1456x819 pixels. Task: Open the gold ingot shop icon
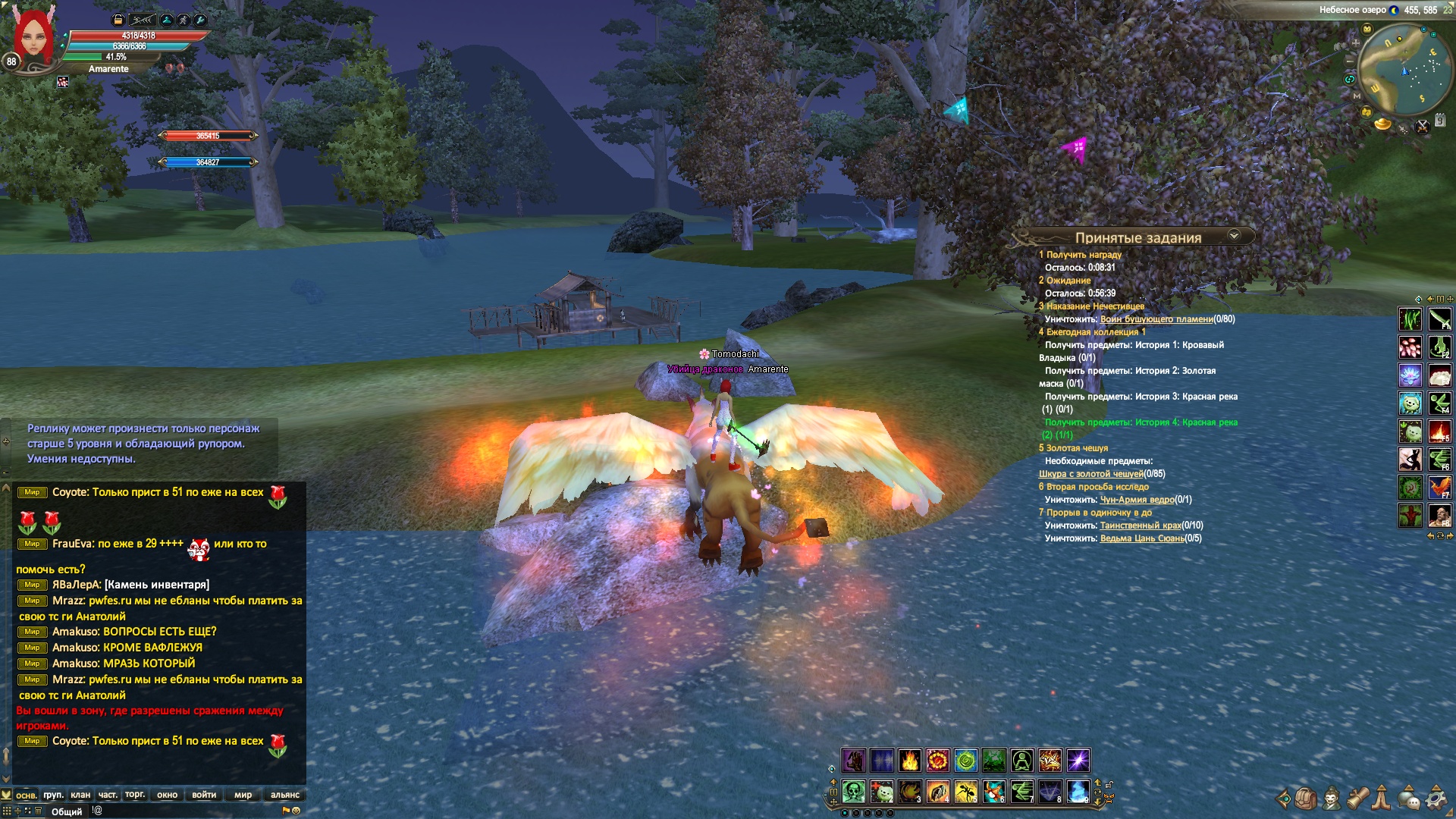point(1382,123)
